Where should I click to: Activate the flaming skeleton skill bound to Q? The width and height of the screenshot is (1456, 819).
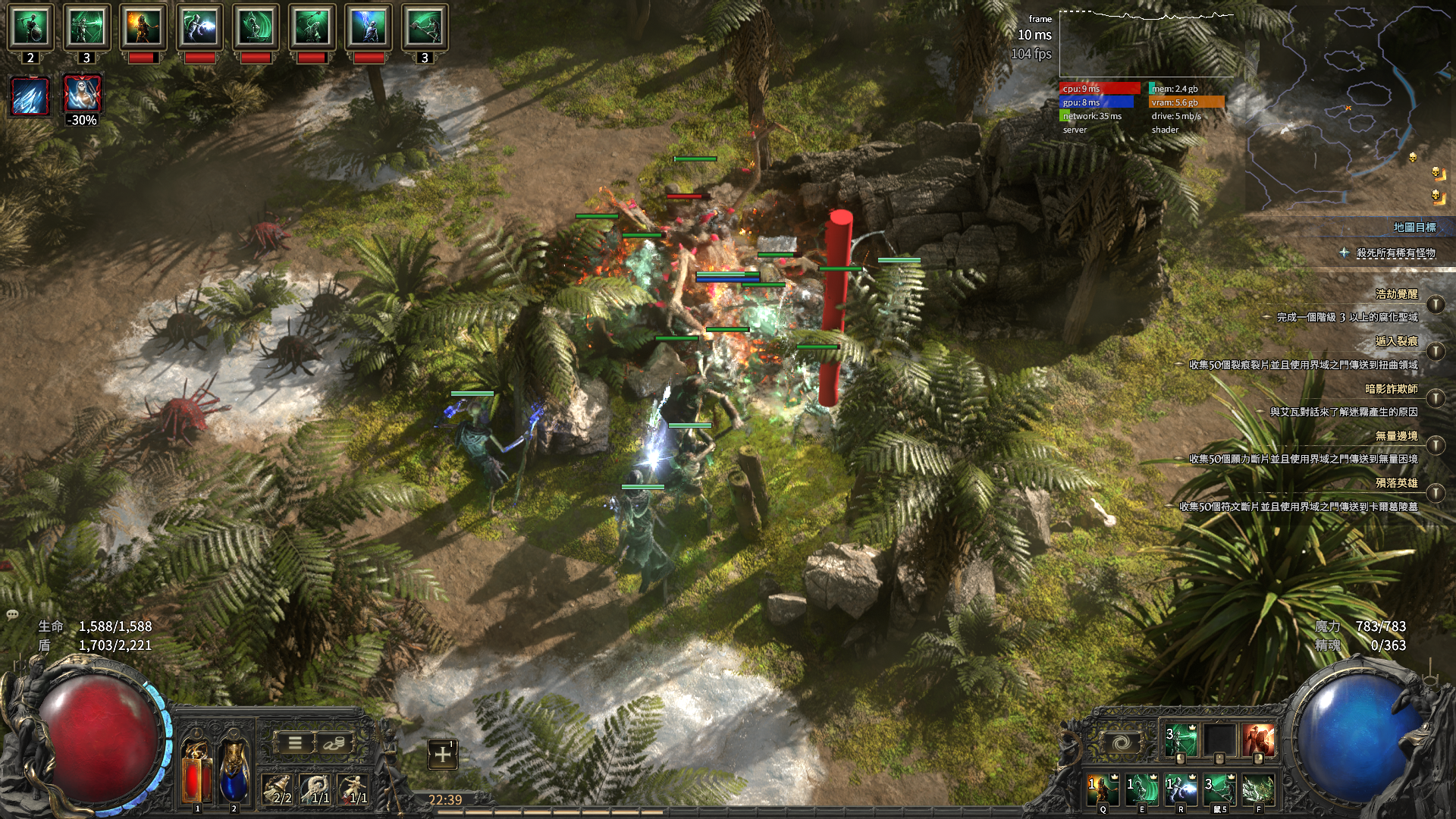tap(1103, 790)
